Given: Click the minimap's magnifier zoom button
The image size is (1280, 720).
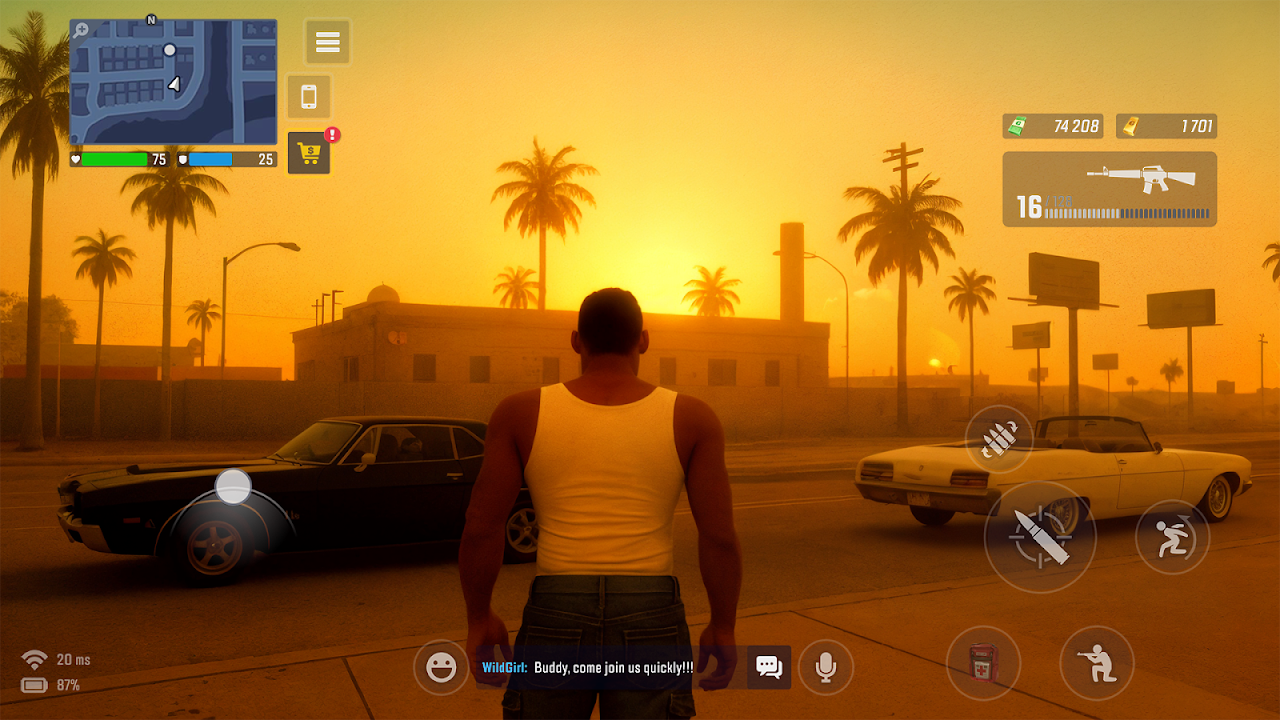Looking at the screenshot, I should tap(81, 31).
